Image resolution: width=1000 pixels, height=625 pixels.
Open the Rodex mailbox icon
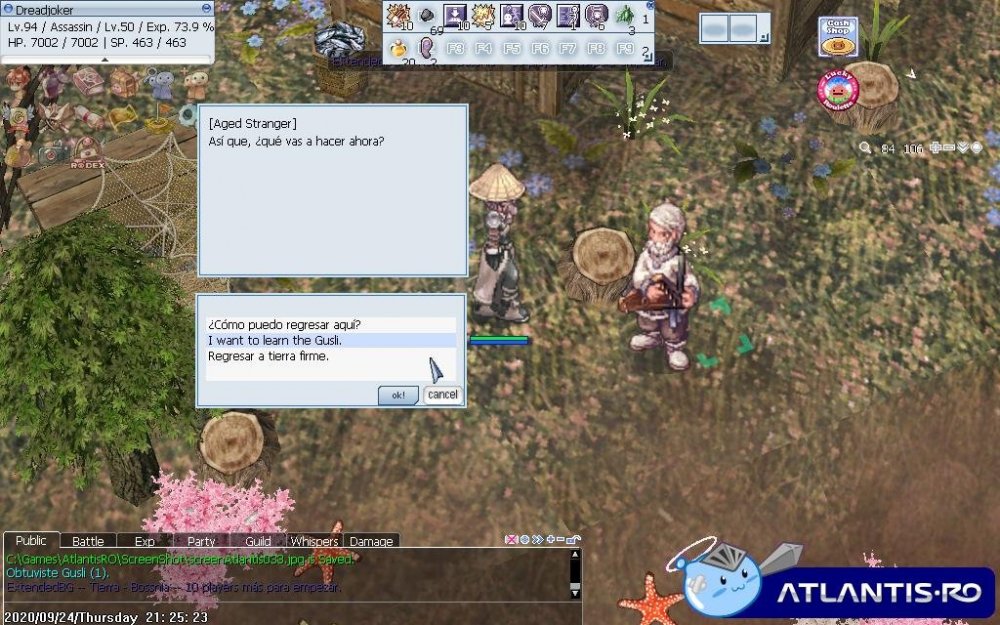point(88,153)
